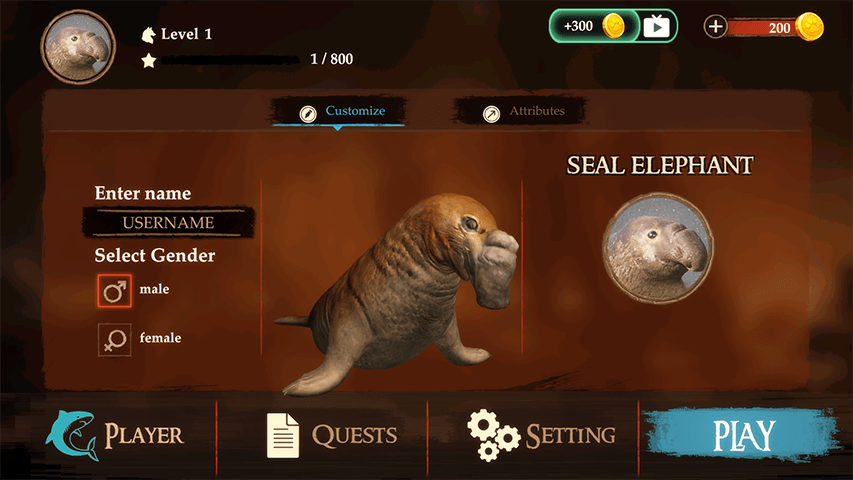Choose the male gender option

click(x=114, y=291)
